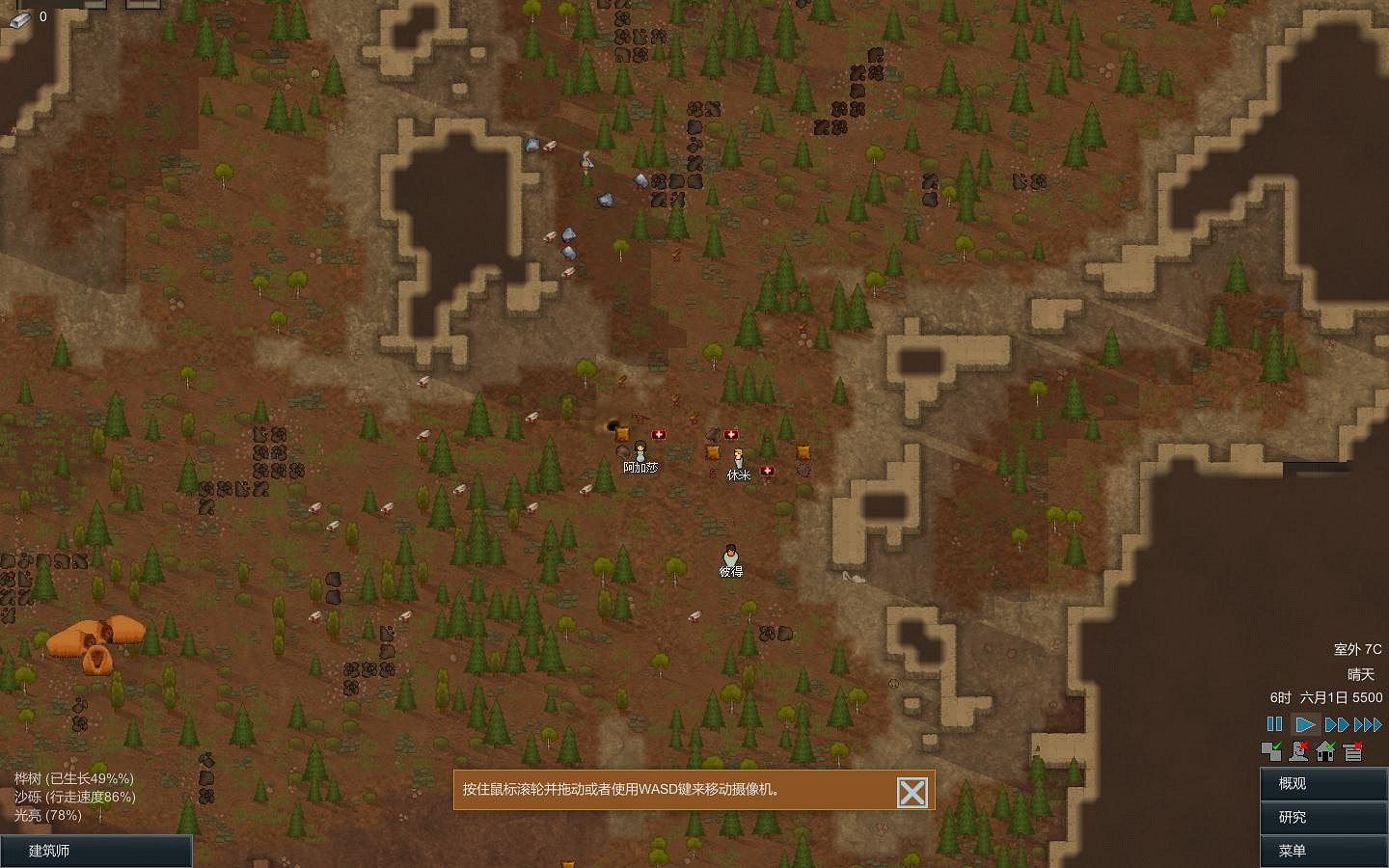
Task: Expand the 研究 research panel
Action: click(1322, 818)
